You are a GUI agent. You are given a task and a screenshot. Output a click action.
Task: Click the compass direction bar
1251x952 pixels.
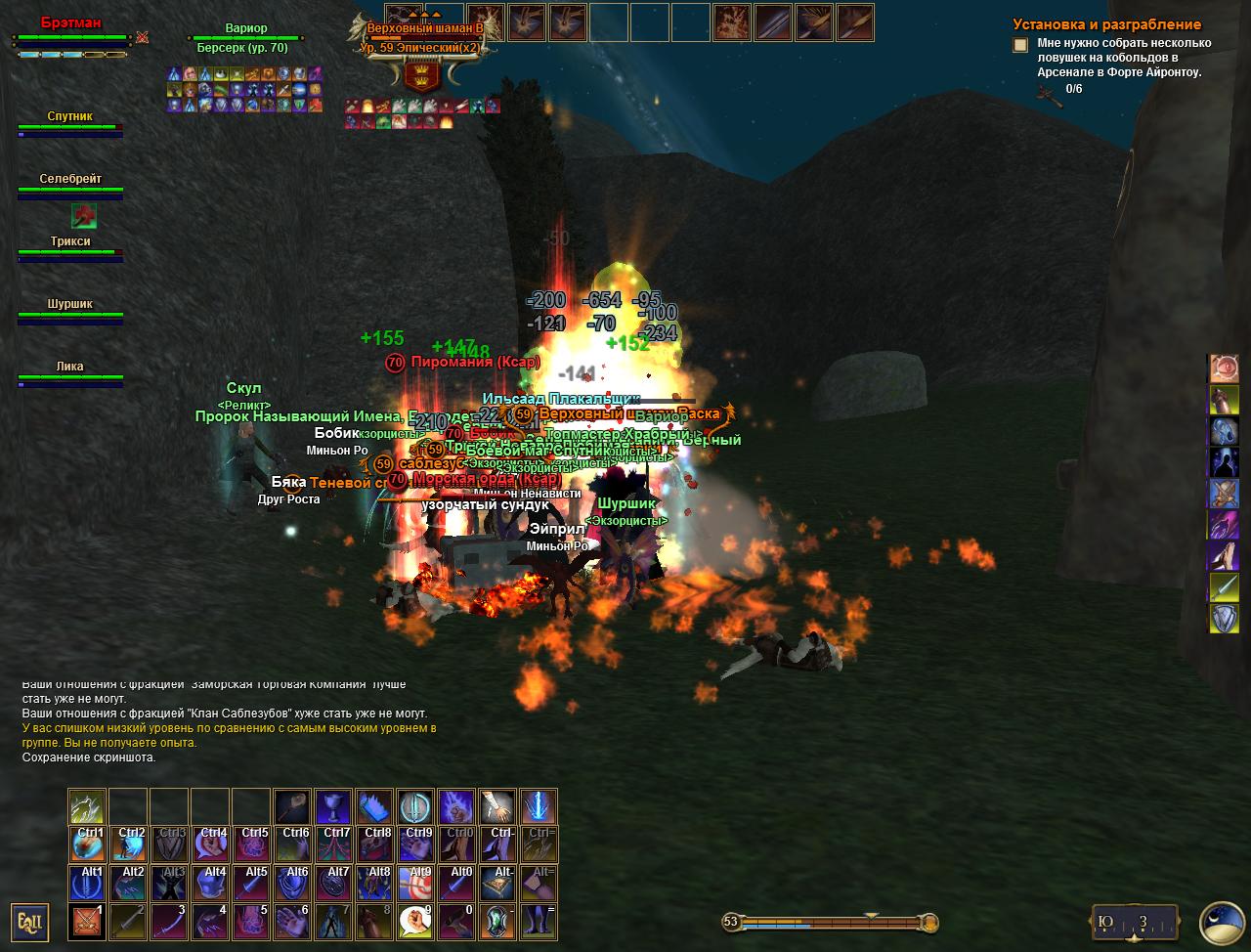[1134, 922]
